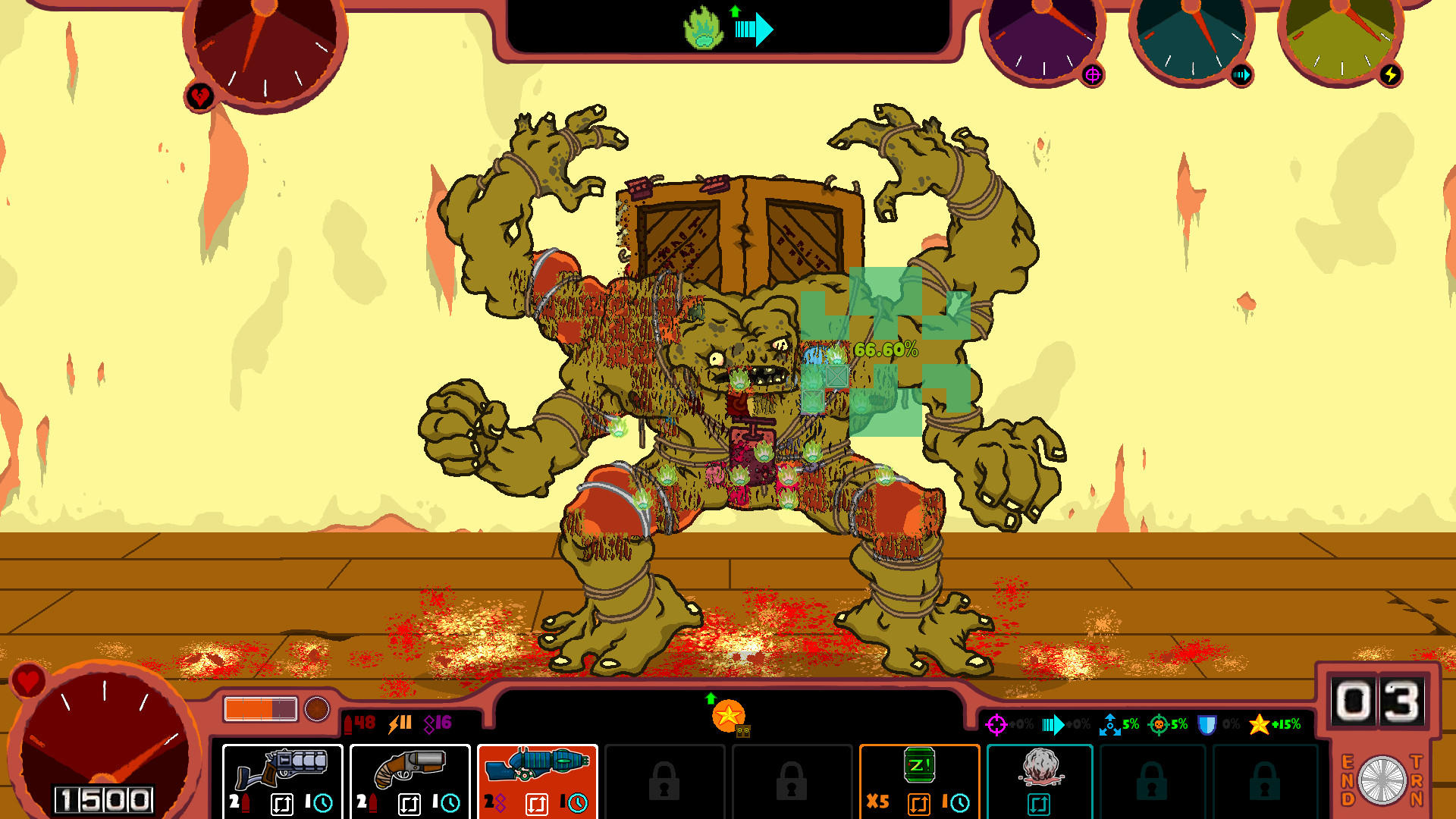Image resolution: width=1456 pixels, height=819 pixels.
Task: Open the locked item slot beside the grenade
Action: click(x=1153, y=780)
